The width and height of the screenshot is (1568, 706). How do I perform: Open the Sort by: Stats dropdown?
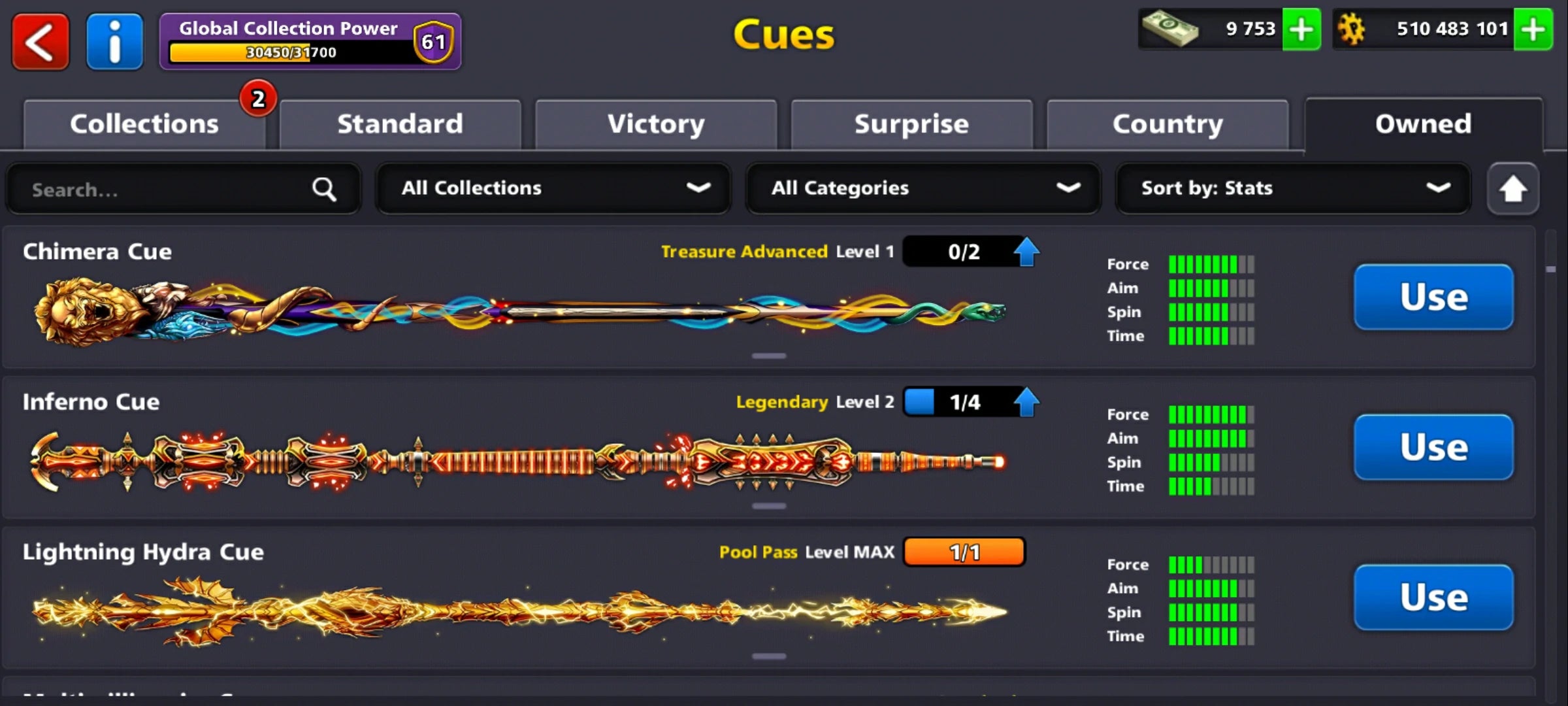tap(1294, 188)
